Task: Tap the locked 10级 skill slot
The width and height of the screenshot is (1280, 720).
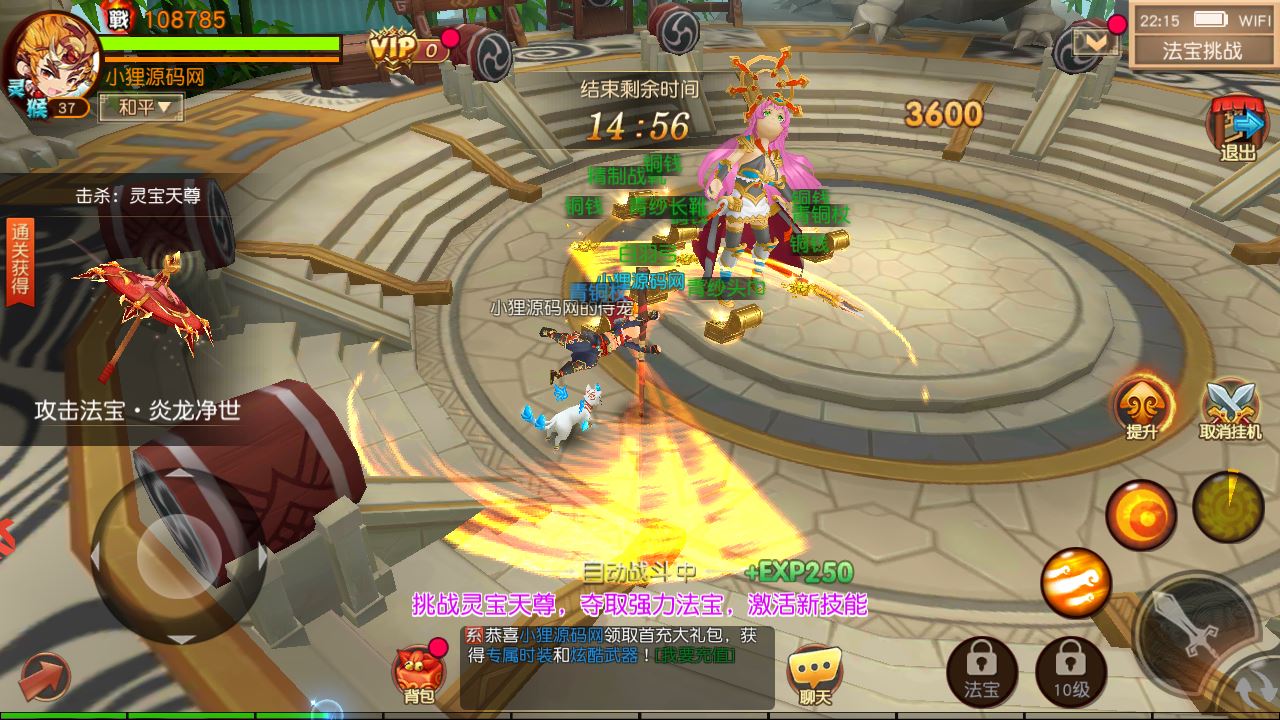Action: click(1070, 670)
